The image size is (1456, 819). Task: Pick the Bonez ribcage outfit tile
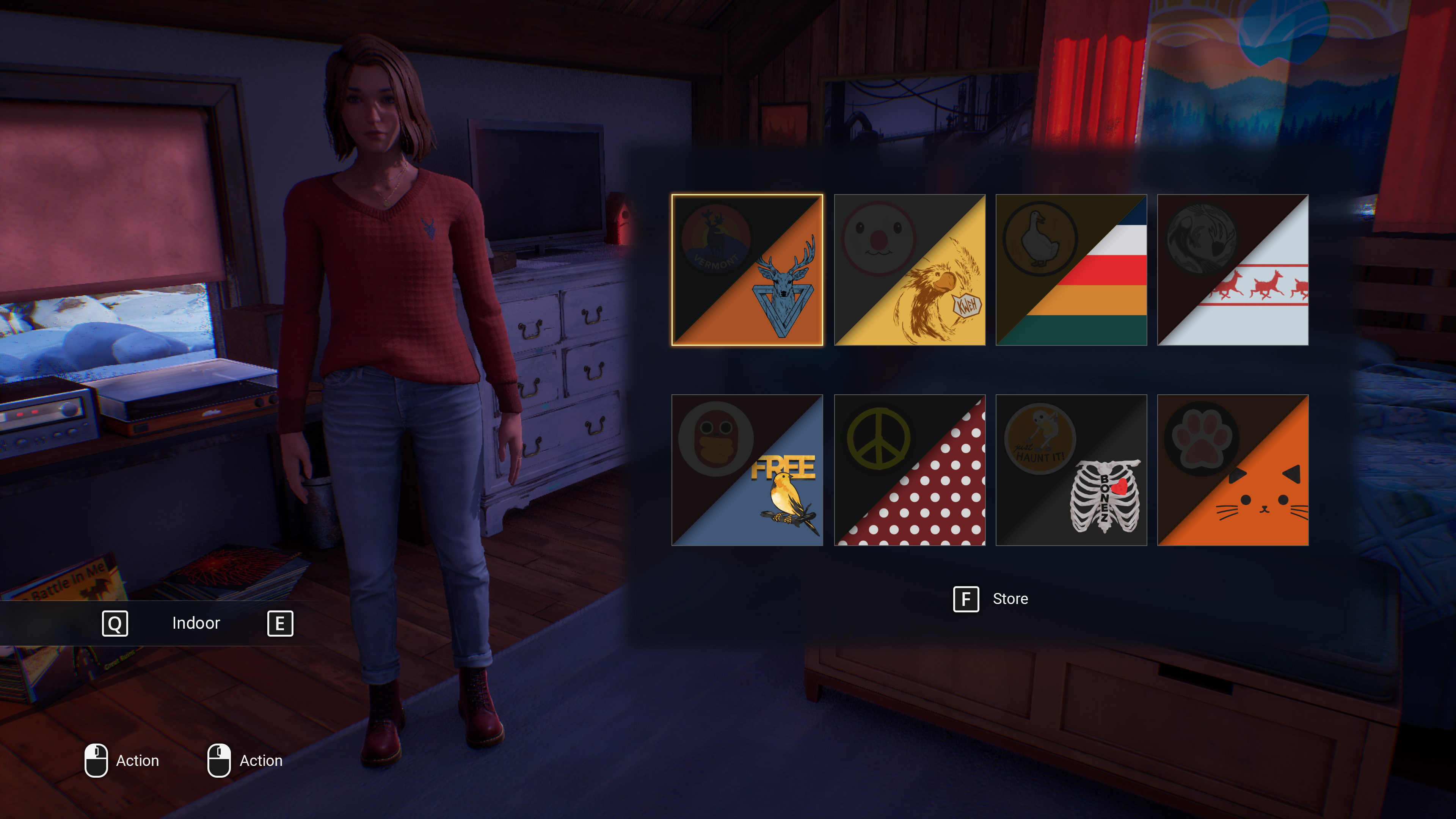tap(1071, 470)
